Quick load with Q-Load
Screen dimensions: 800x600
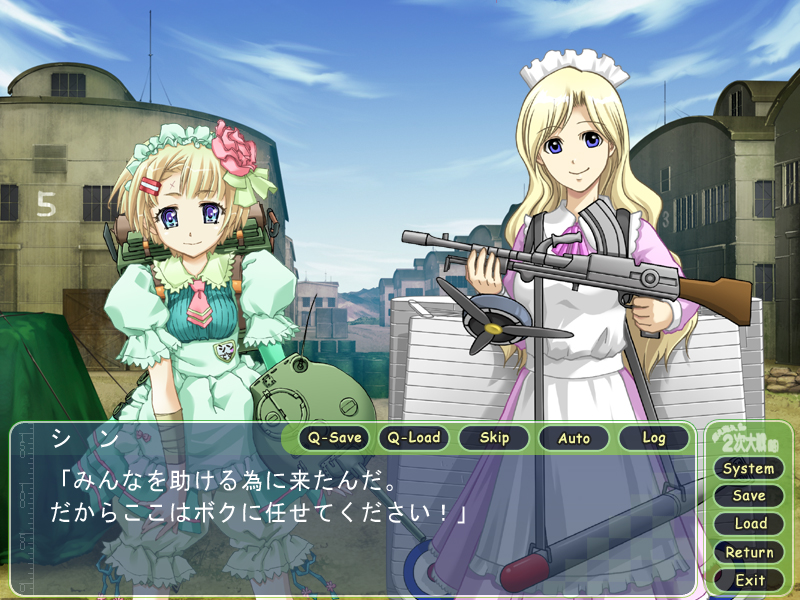[x=414, y=438]
